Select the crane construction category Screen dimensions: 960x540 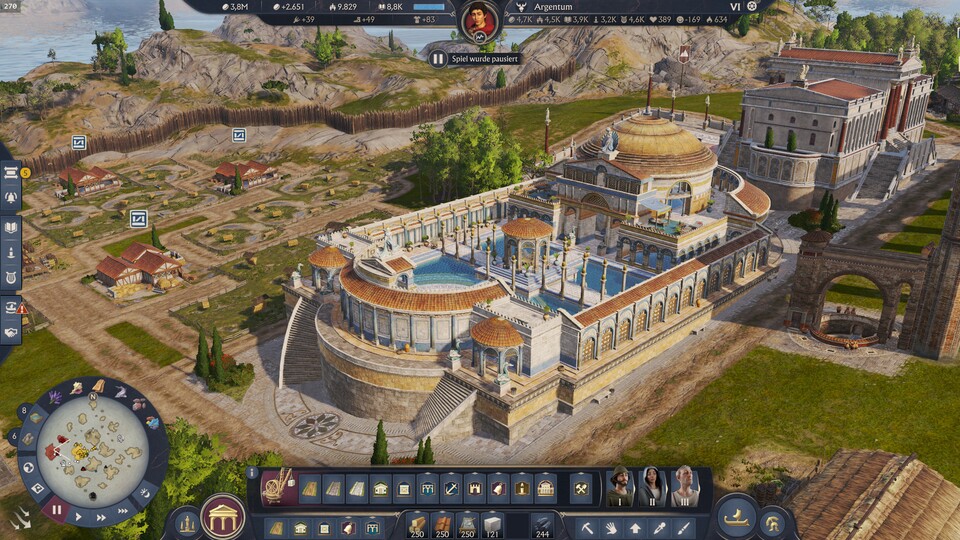pyautogui.click(x=276, y=487)
